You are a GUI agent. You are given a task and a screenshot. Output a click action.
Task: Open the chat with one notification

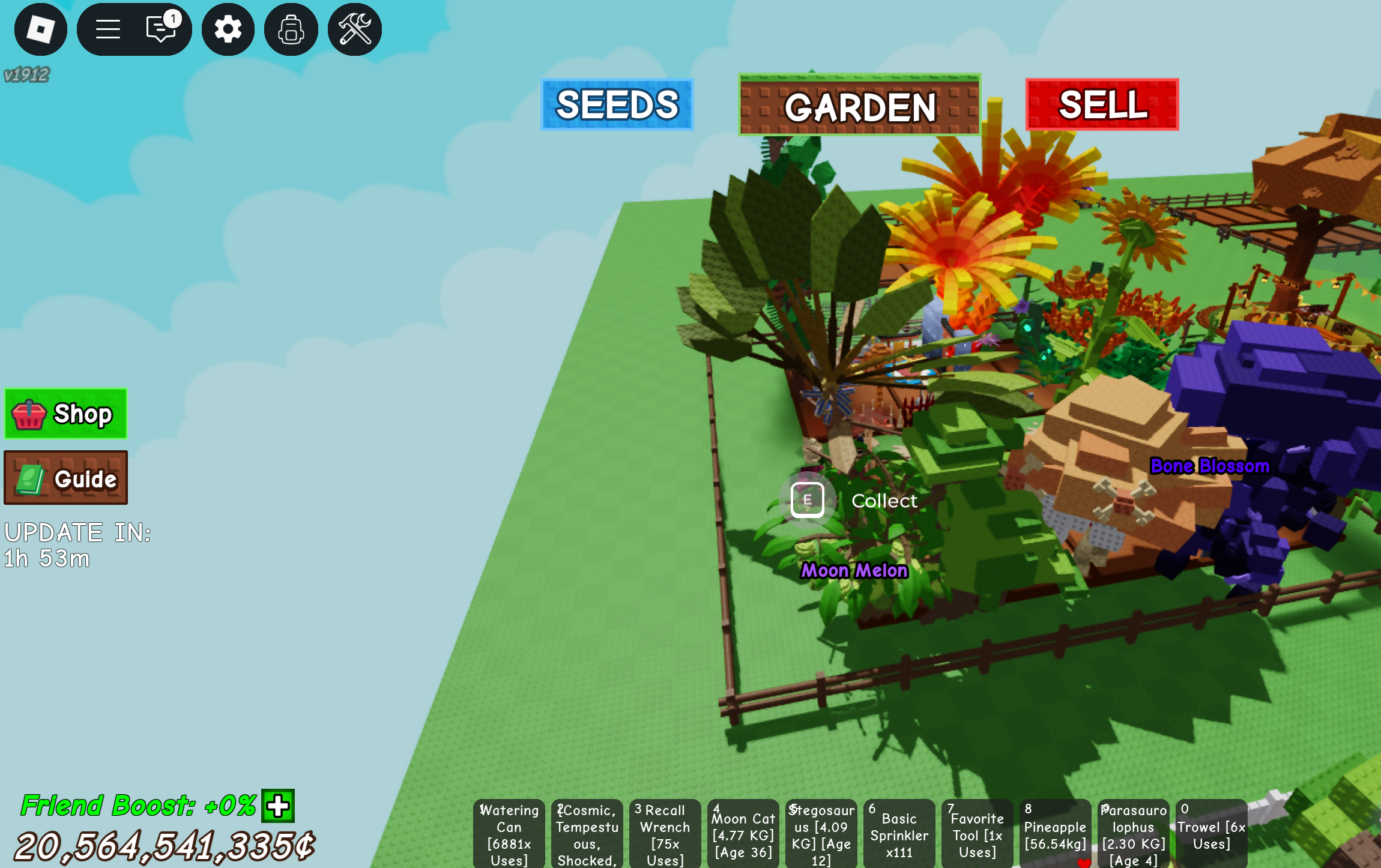tap(161, 29)
